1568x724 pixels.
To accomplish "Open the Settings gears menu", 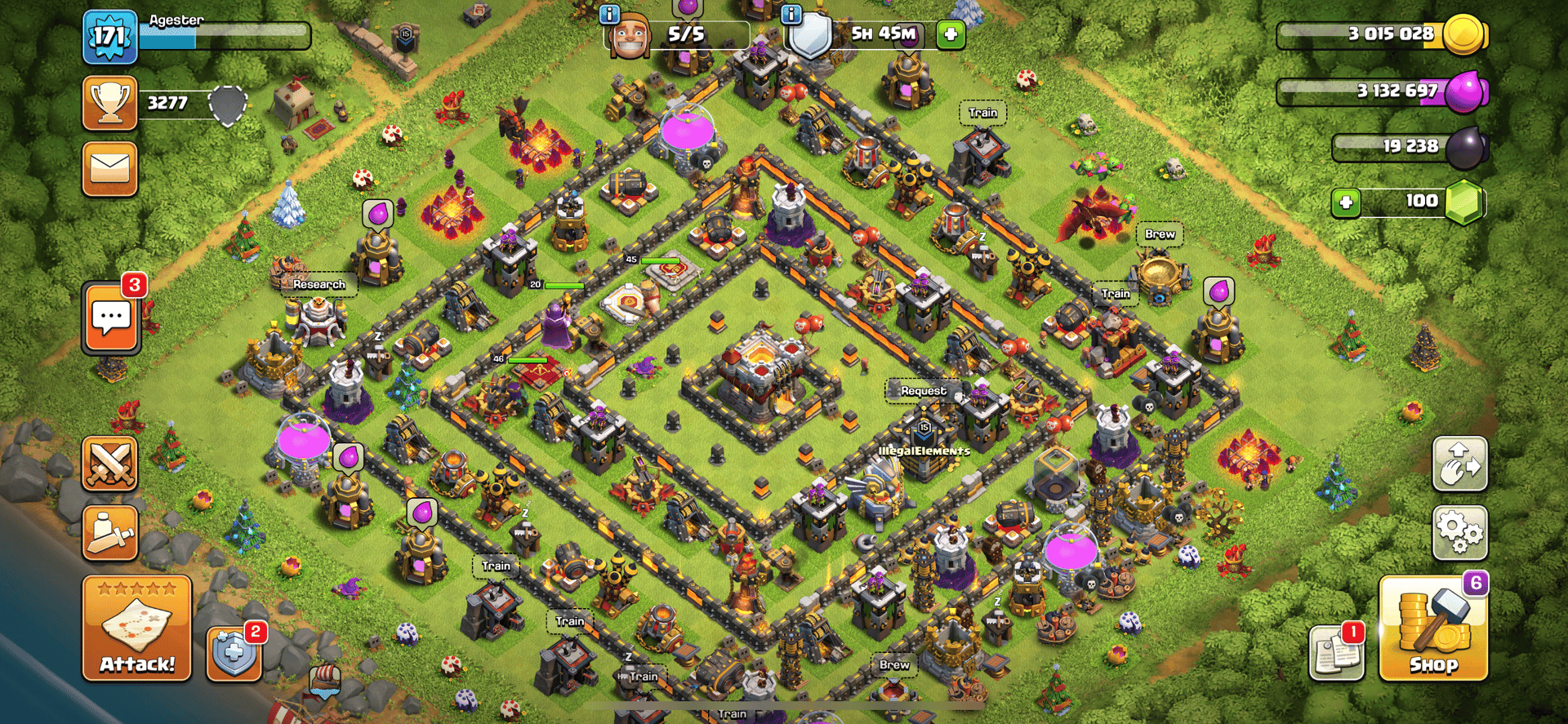I will coord(1459,532).
